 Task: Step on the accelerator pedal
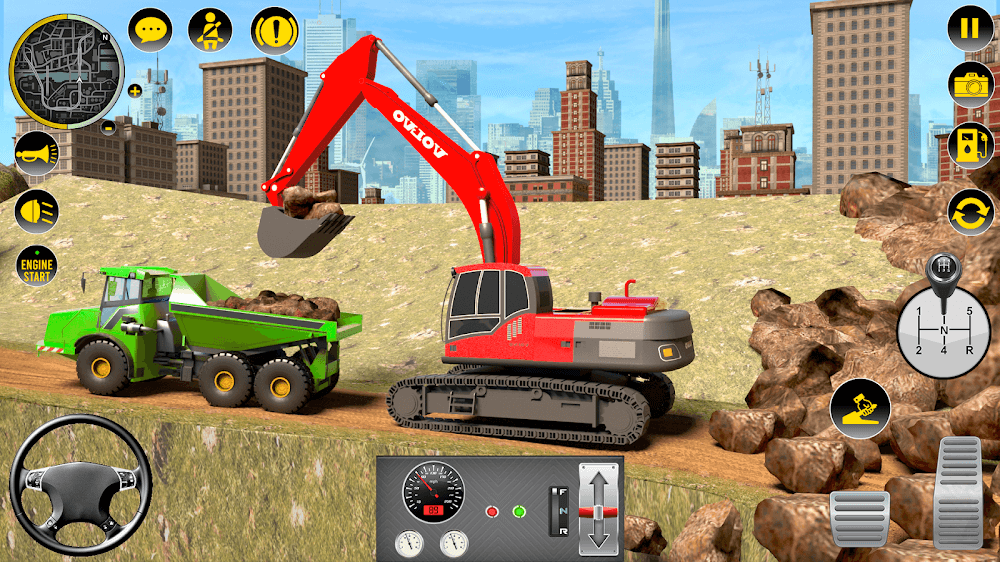(960, 492)
